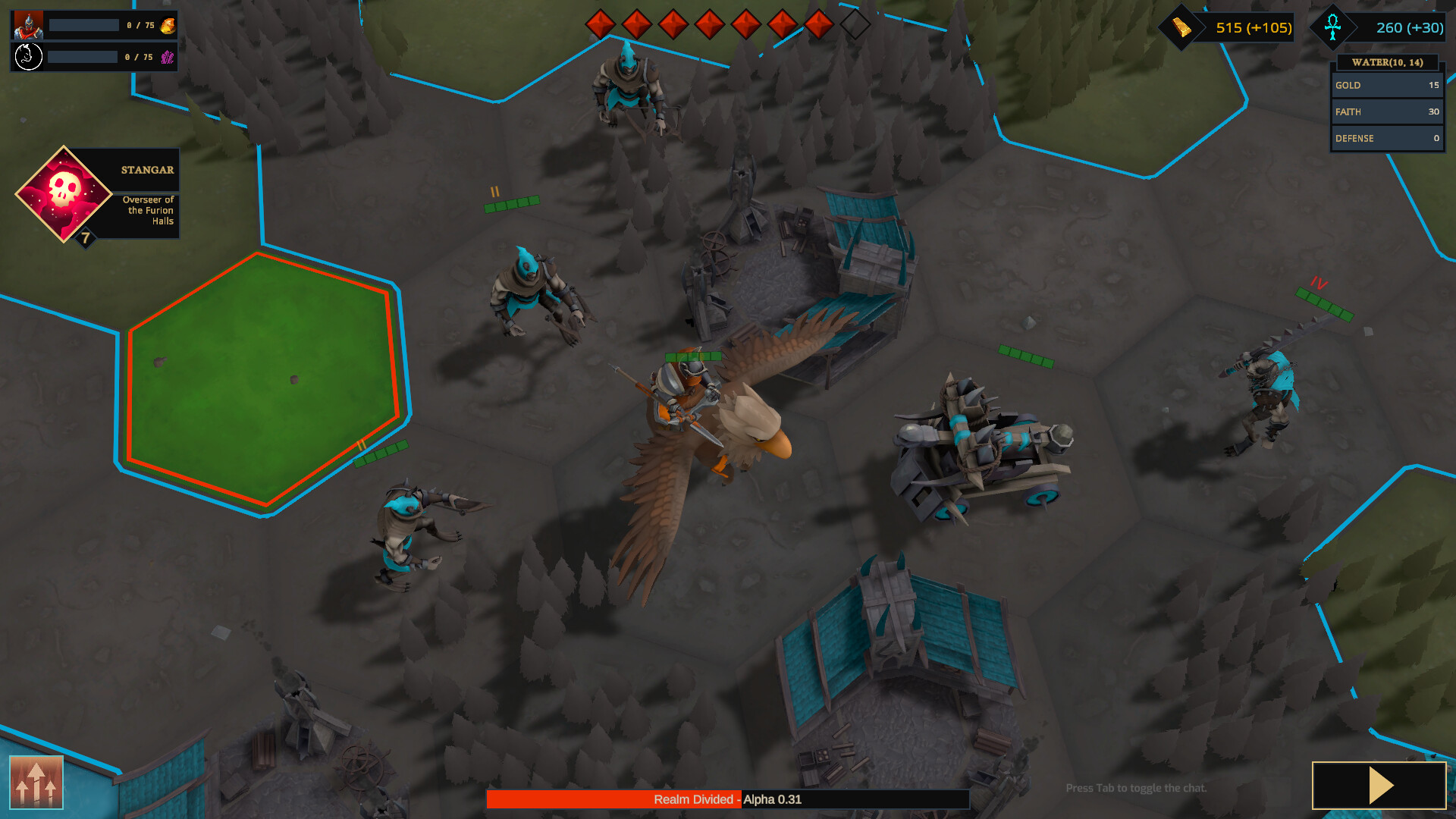
Task: Select the empty black diamond marker
Action: click(x=854, y=24)
